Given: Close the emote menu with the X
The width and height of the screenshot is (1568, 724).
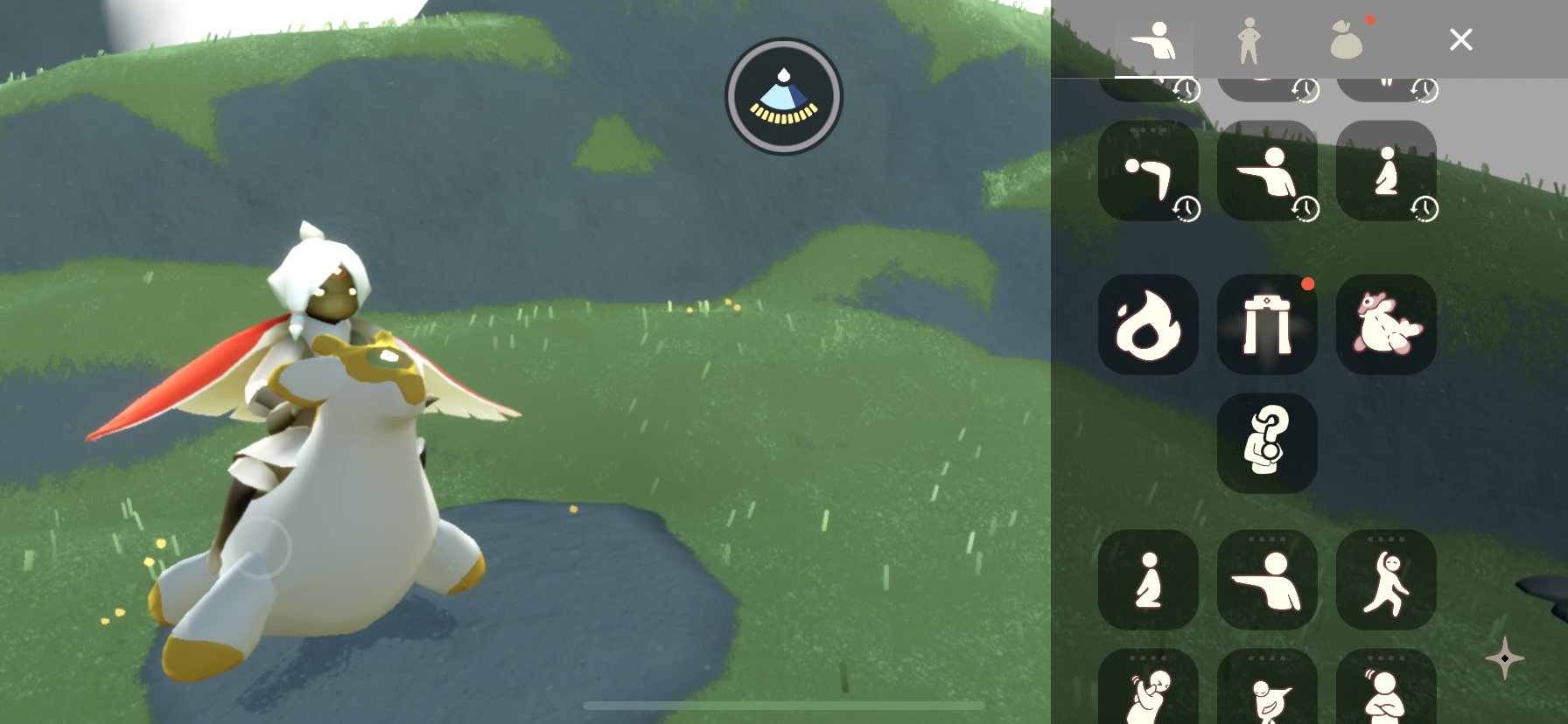Looking at the screenshot, I should click(x=1460, y=39).
